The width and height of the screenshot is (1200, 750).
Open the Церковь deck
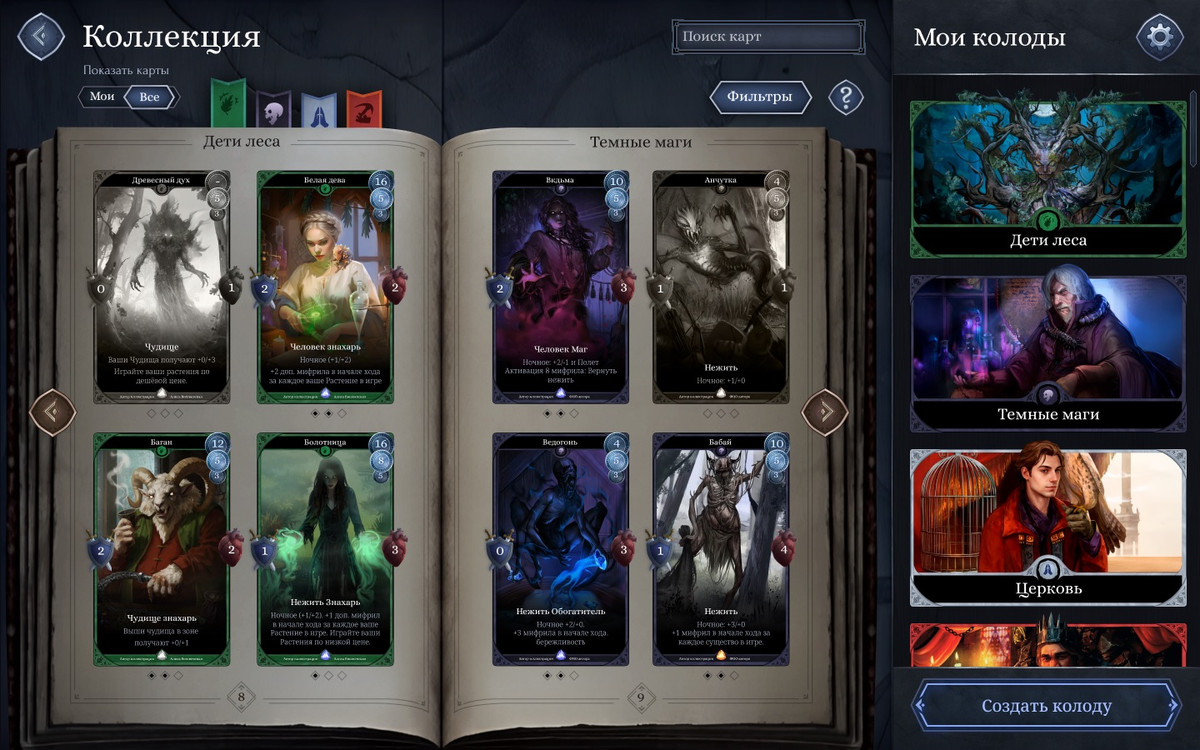point(1048,527)
